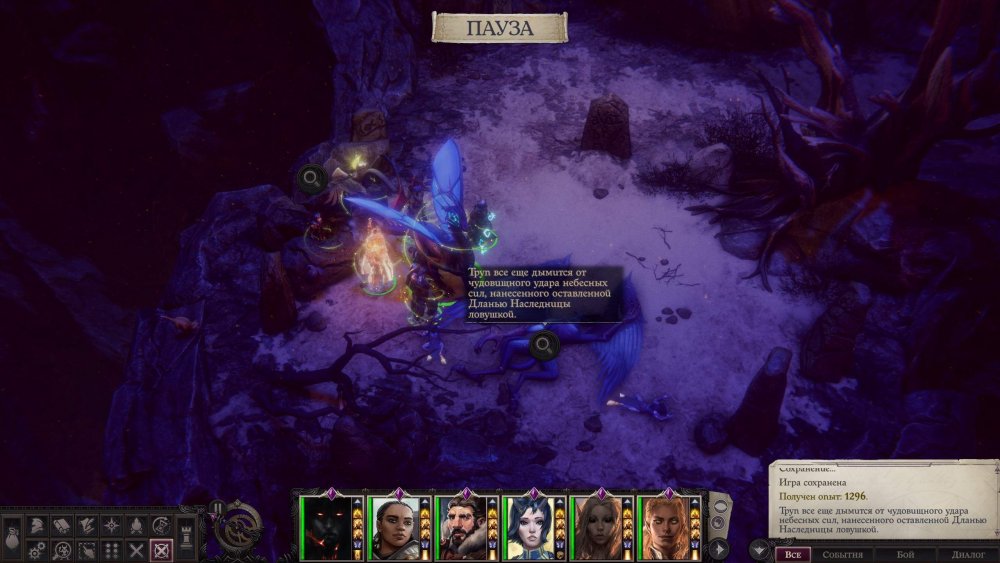This screenshot has width=1000, height=563.
Task: Open the "События" log tab
Action: pos(842,554)
